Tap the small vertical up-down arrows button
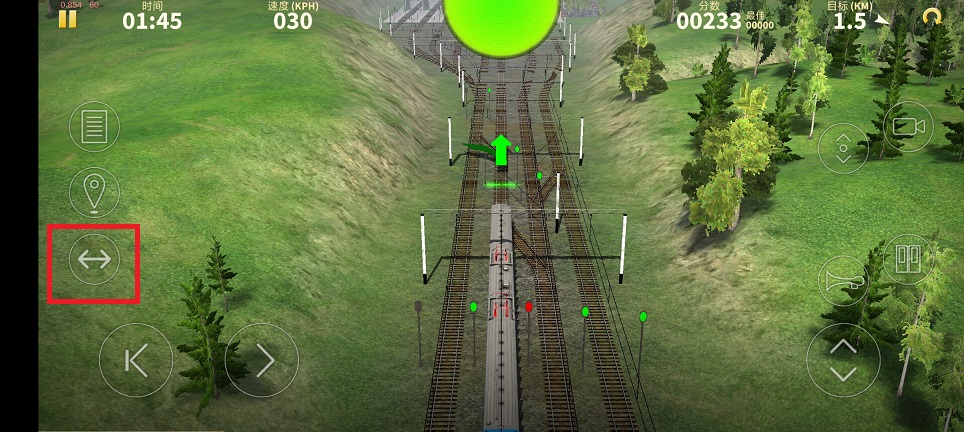This screenshot has height=432, width=964. pos(842,148)
